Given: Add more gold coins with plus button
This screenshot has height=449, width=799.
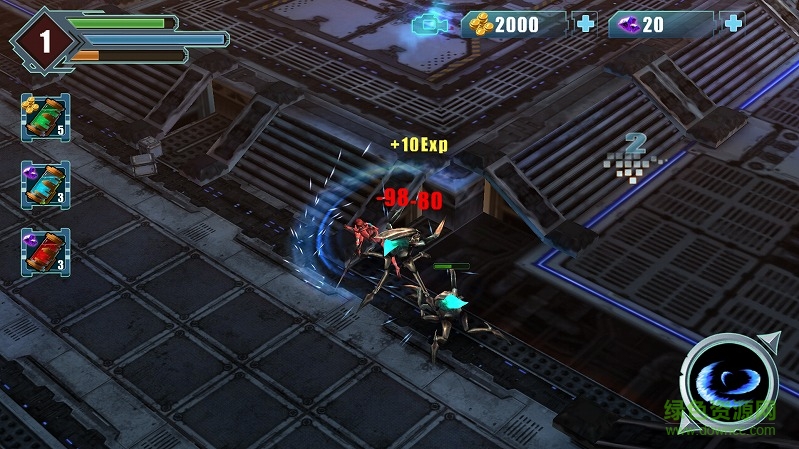Looking at the screenshot, I should point(585,24).
